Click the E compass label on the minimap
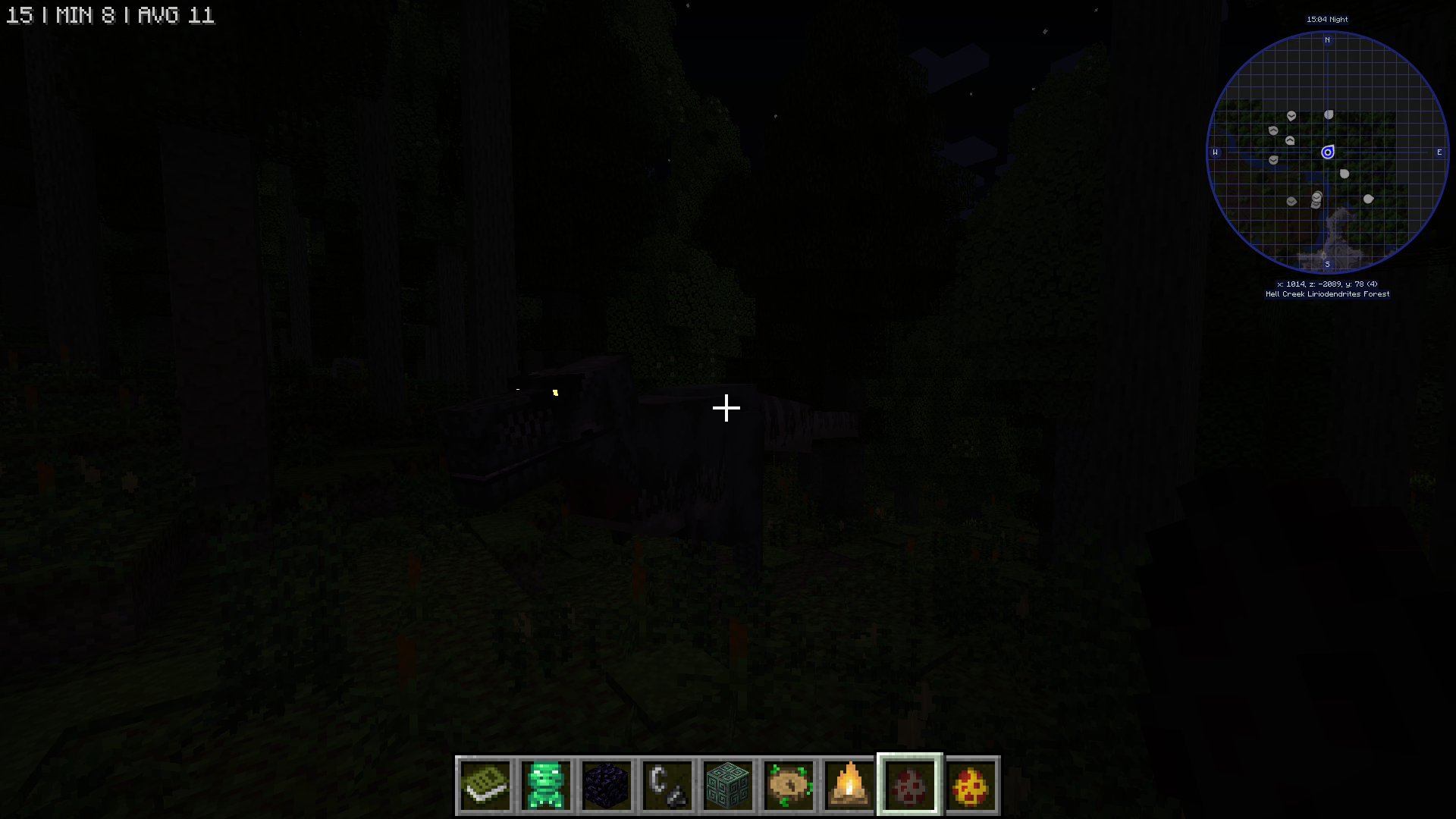The image size is (1456, 819). click(1439, 152)
